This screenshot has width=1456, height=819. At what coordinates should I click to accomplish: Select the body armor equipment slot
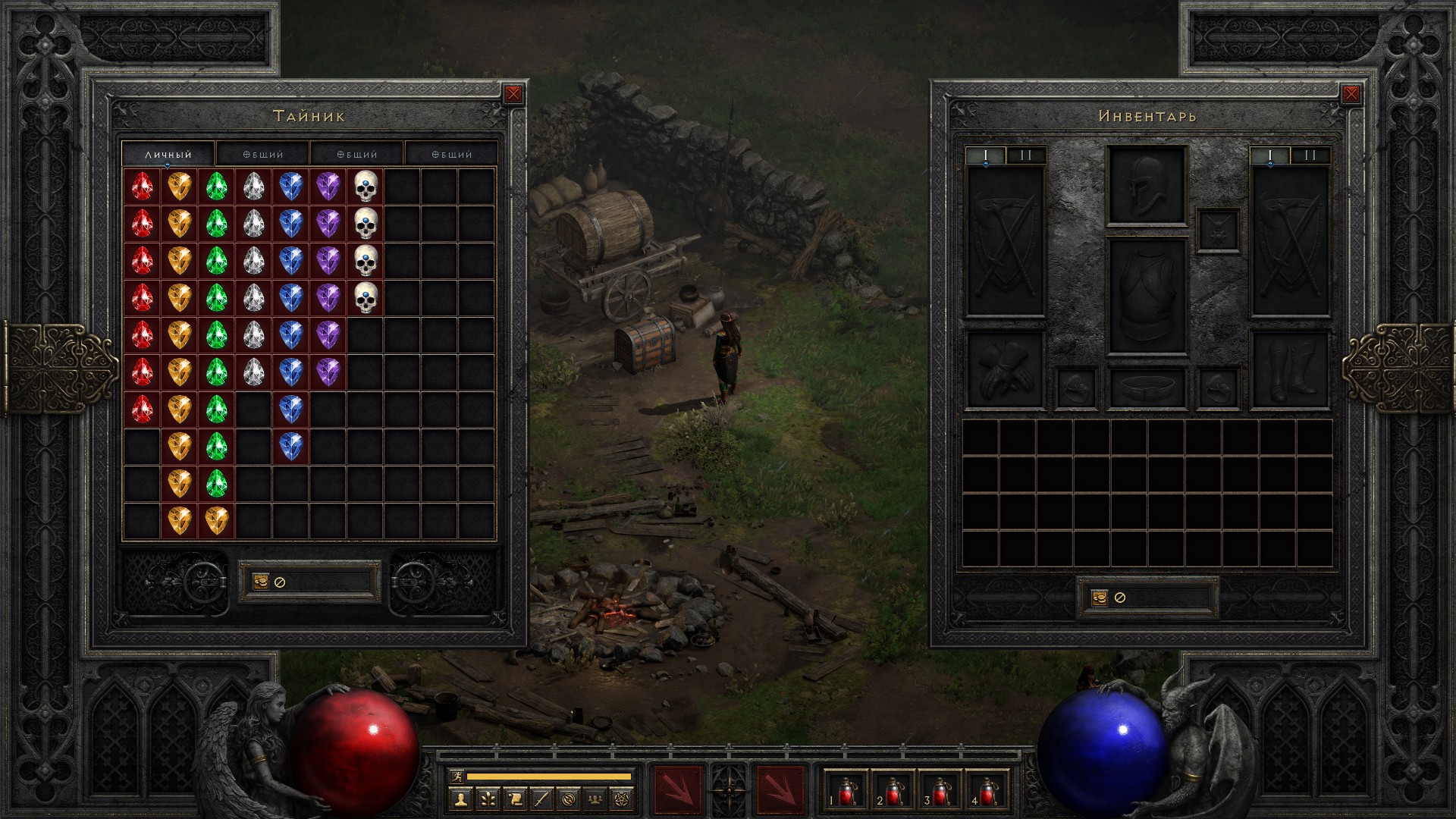(x=1146, y=297)
